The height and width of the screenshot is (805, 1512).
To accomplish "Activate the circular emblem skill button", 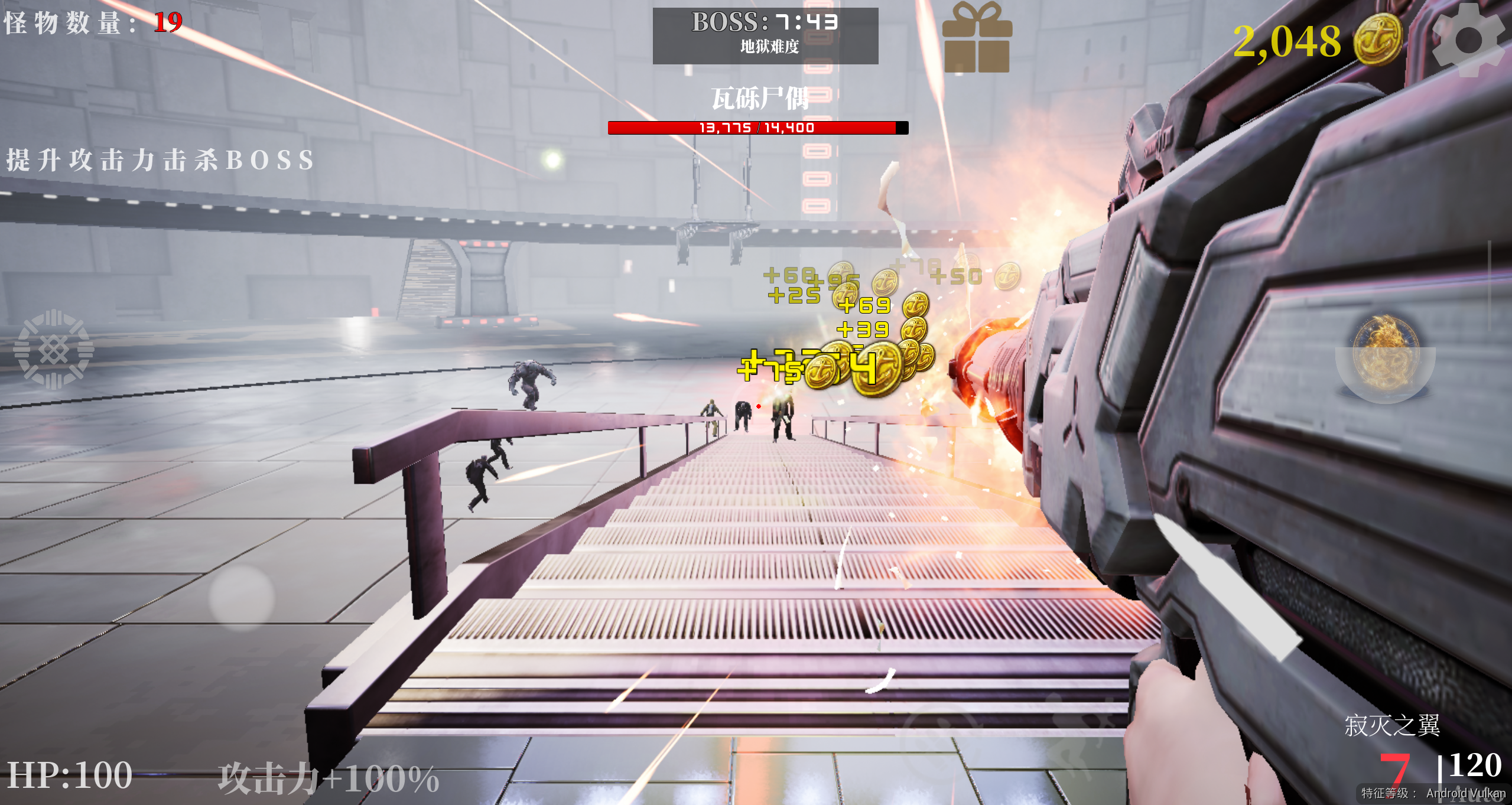I will [54, 350].
